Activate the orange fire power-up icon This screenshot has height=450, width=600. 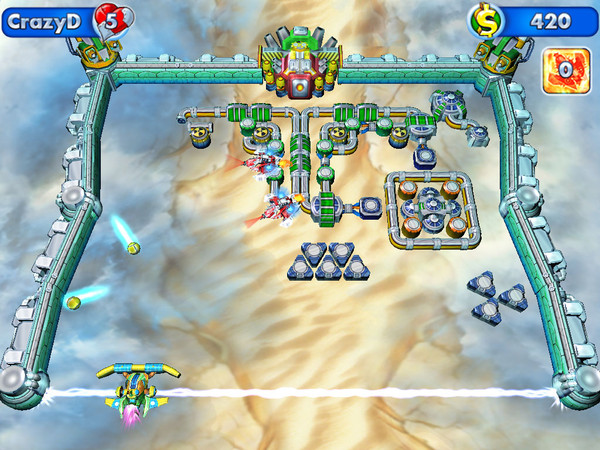pos(564,69)
